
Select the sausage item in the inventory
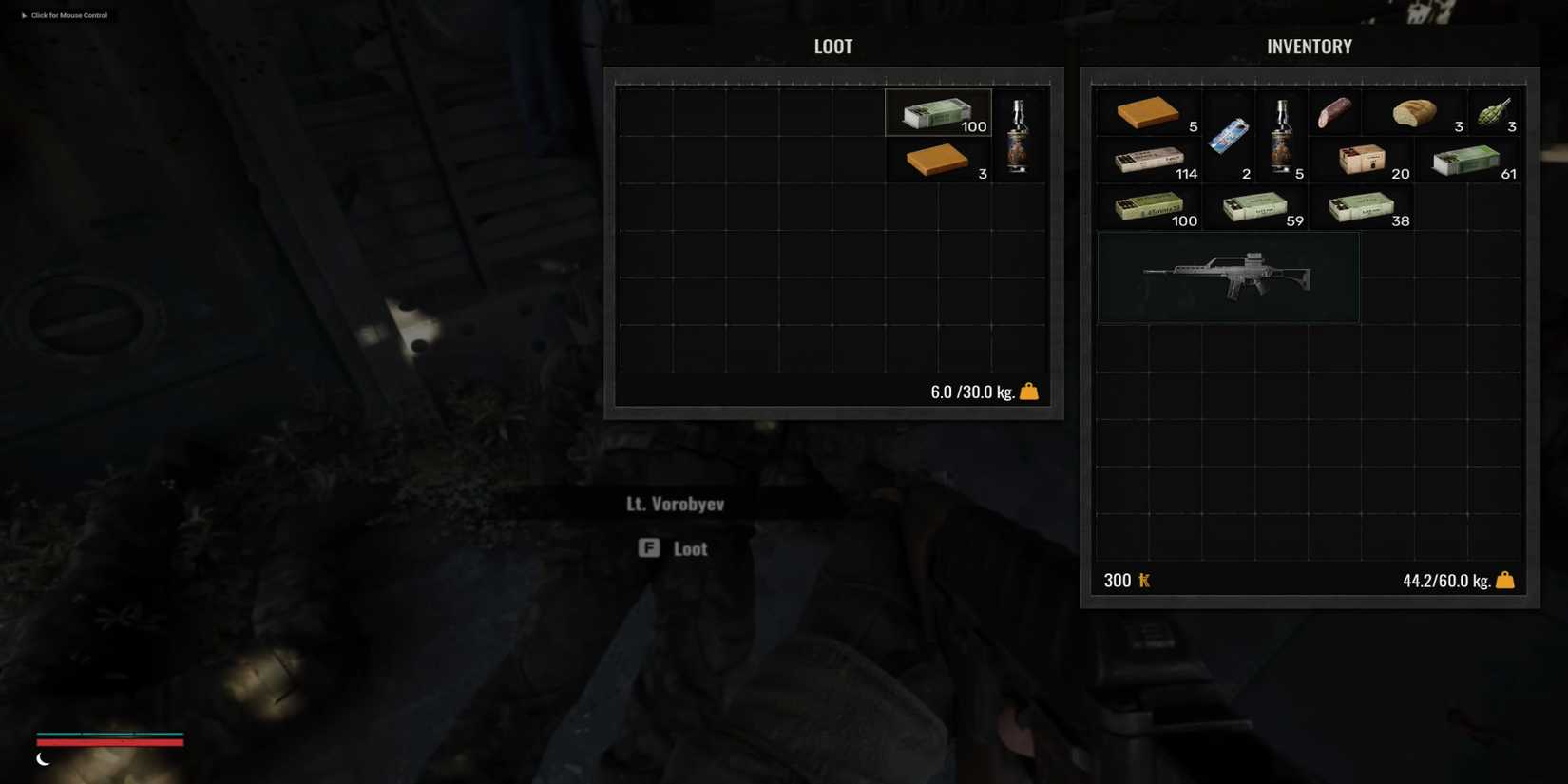pos(1334,114)
